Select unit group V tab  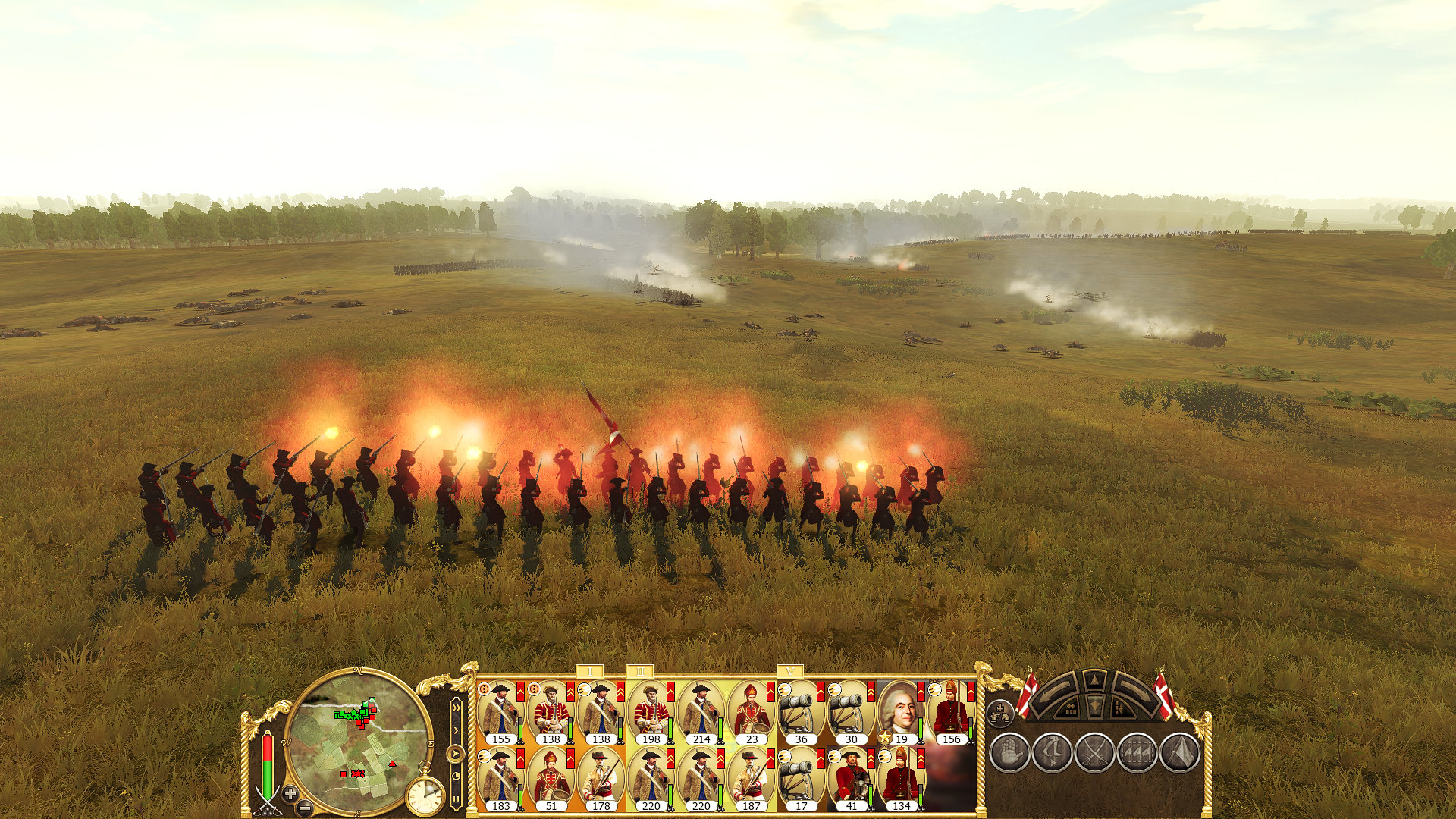pos(790,672)
